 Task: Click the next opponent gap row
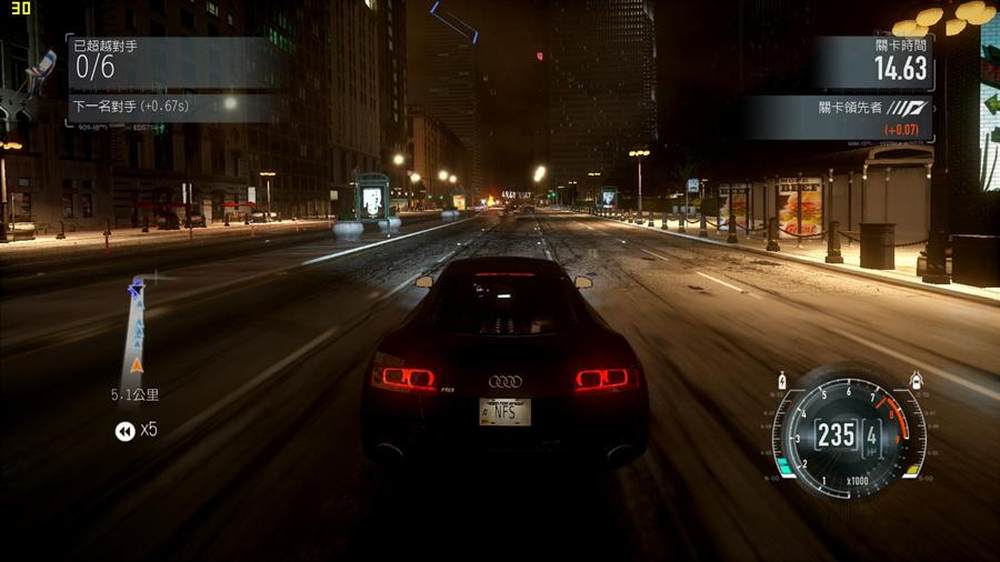point(170,107)
